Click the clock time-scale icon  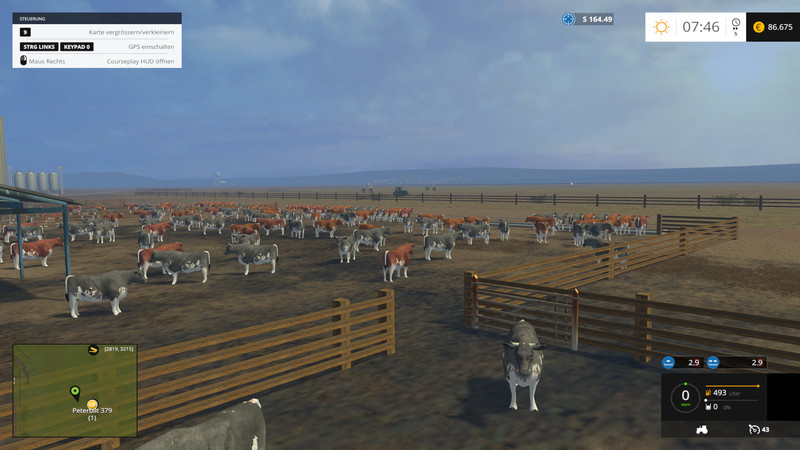pos(736,24)
